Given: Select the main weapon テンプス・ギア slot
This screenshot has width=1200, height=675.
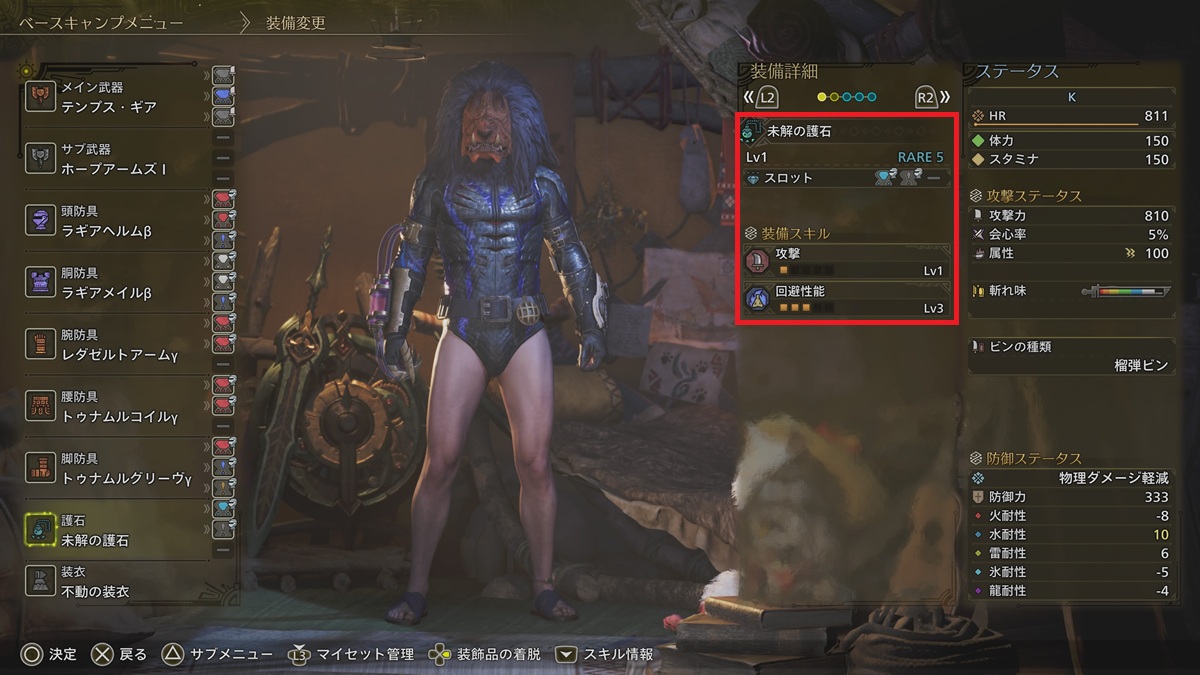Looking at the screenshot, I should click(x=118, y=98).
